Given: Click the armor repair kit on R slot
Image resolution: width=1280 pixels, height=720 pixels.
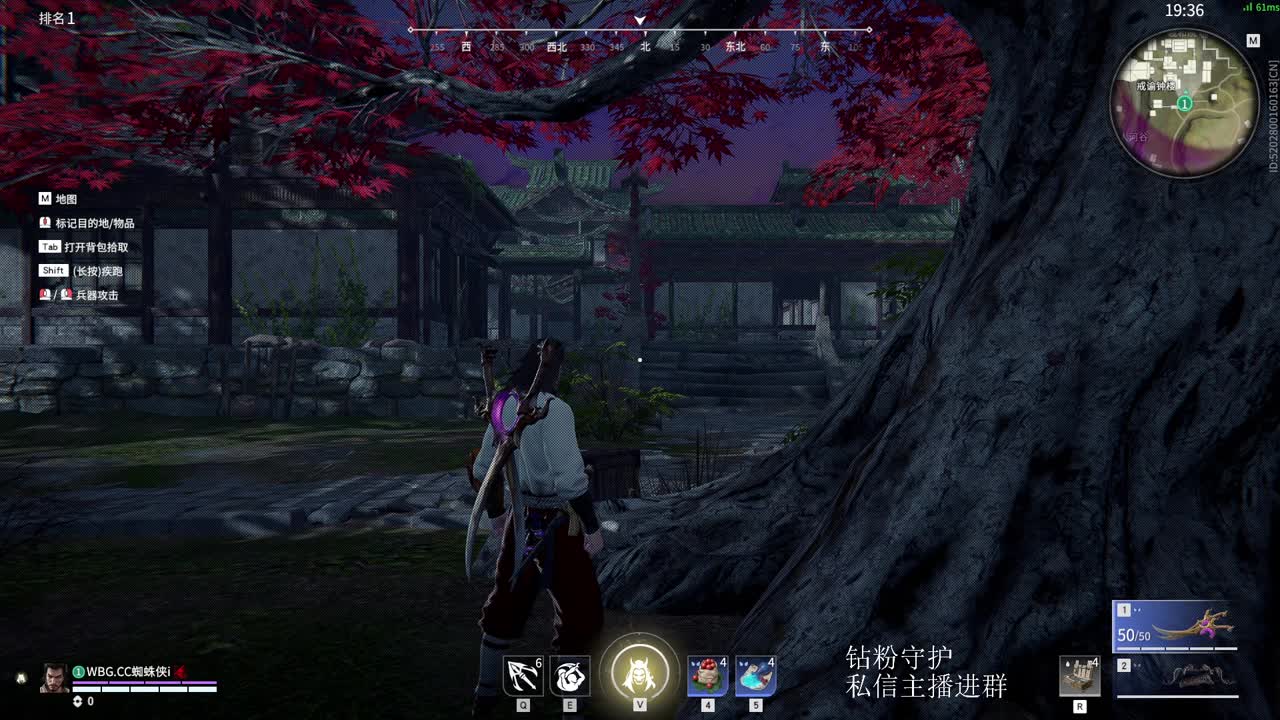Looking at the screenshot, I should coord(1082,675).
